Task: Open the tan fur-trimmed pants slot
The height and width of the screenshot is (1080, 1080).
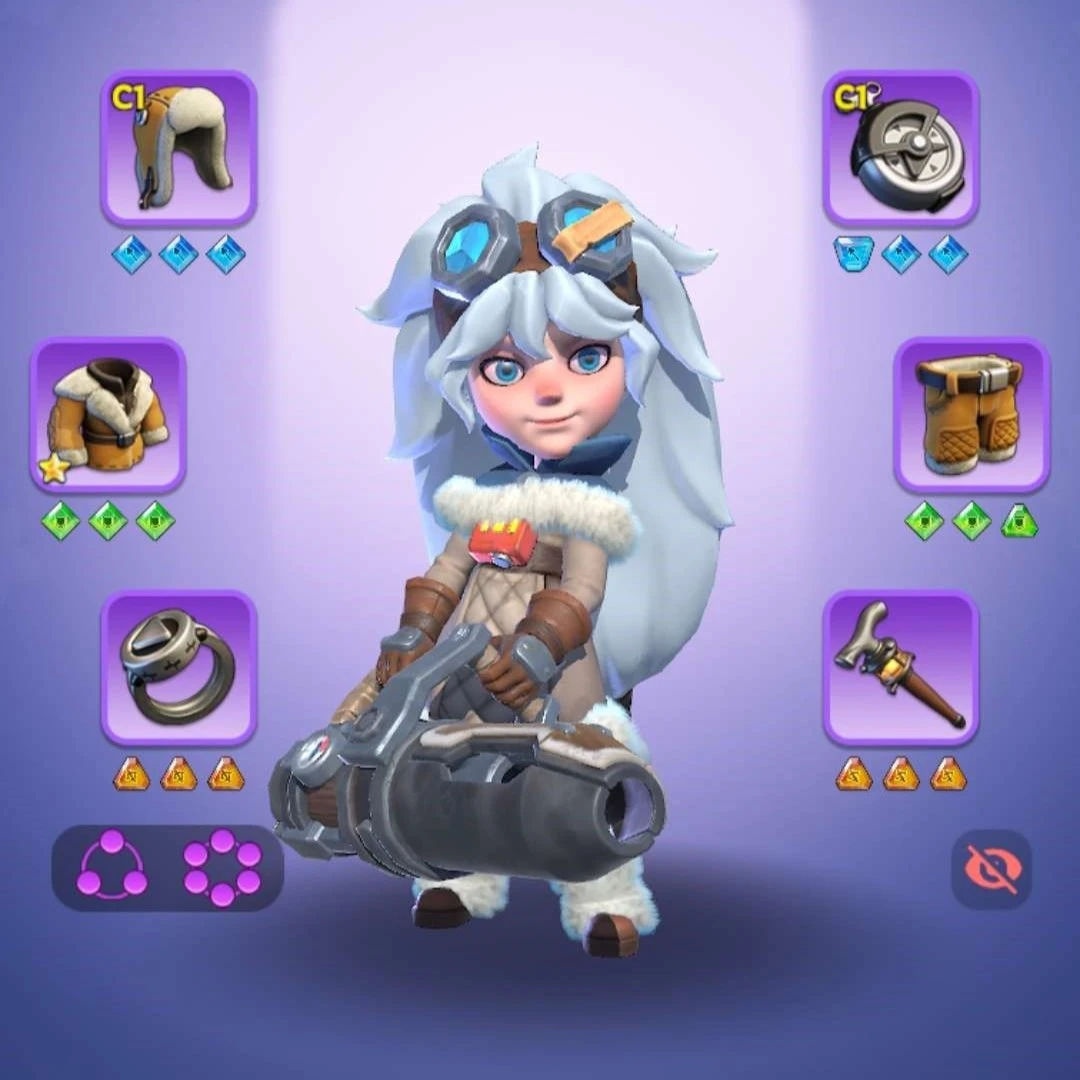Action: [971, 415]
